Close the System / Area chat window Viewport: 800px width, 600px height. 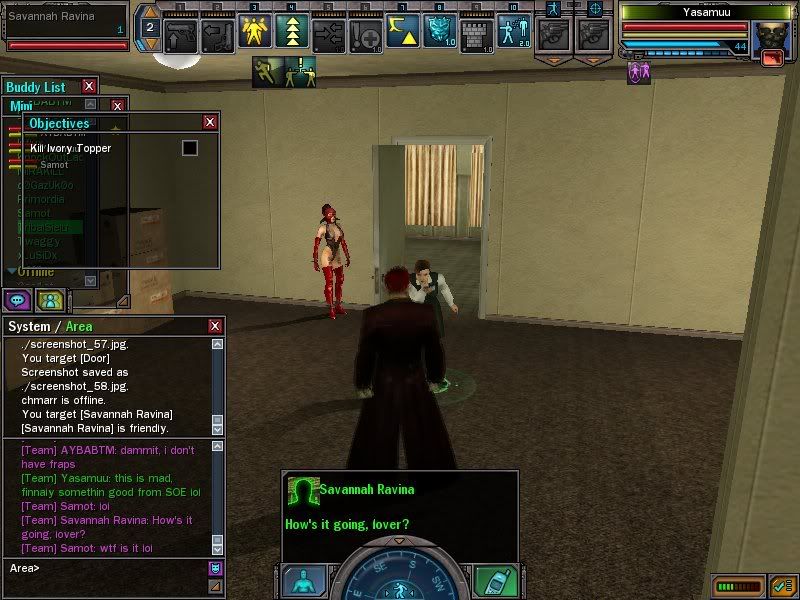point(215,326)
